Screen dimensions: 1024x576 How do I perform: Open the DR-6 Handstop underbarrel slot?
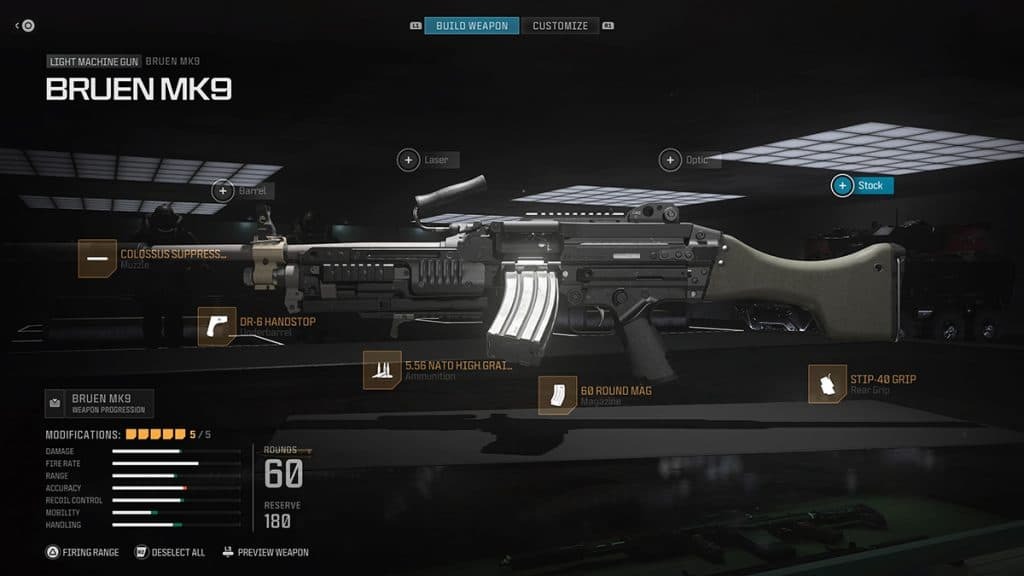216,326
